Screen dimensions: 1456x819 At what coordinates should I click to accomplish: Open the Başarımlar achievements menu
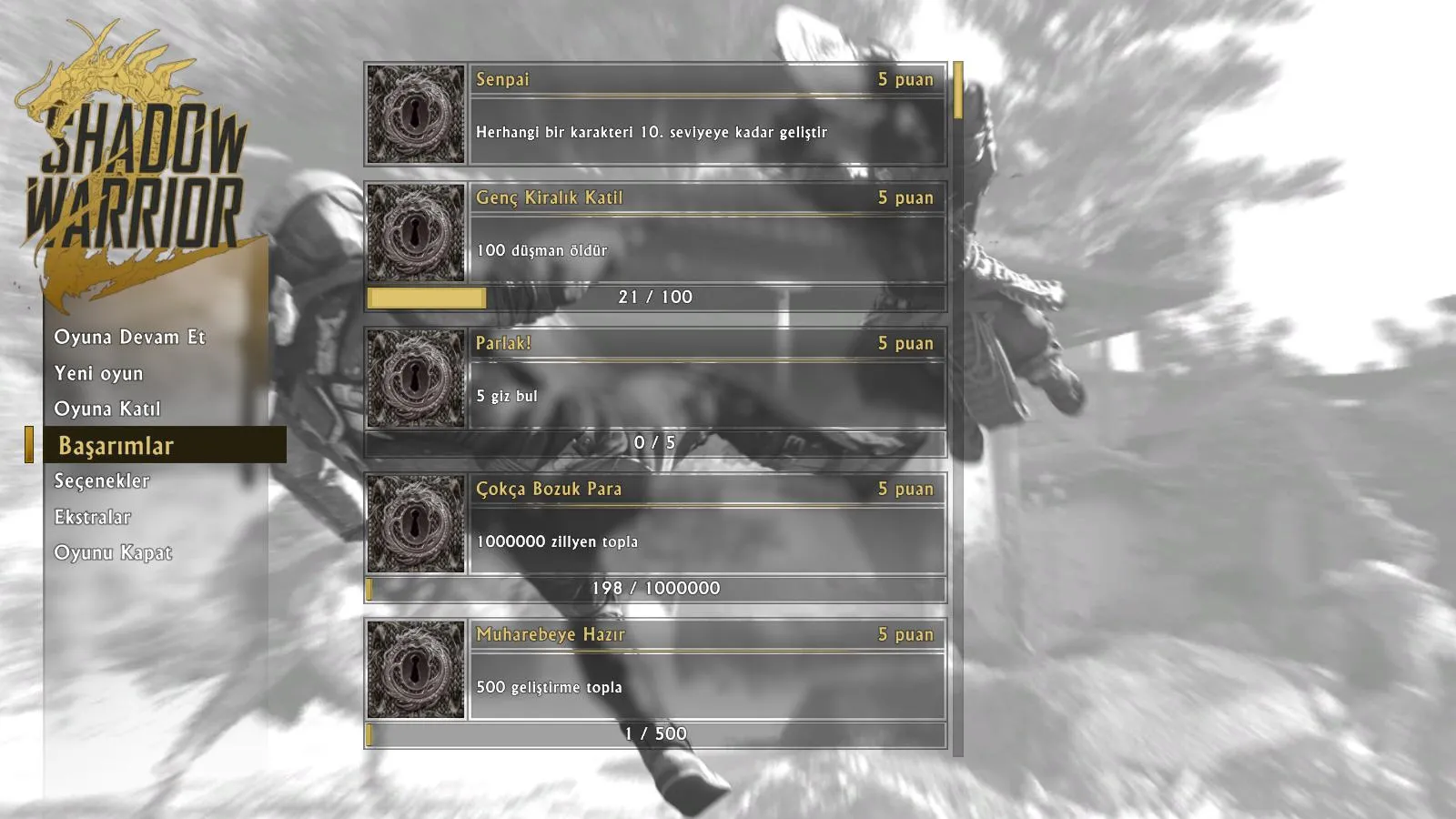(116, 445)
